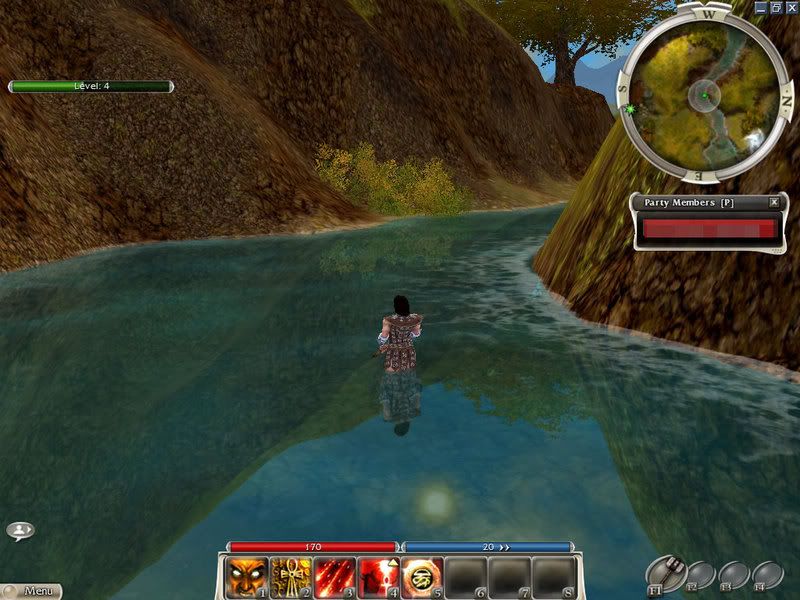Screen dimensions: 800x600
Task: Cast the red streaks skill in slot 3
Action: [333, 577]
